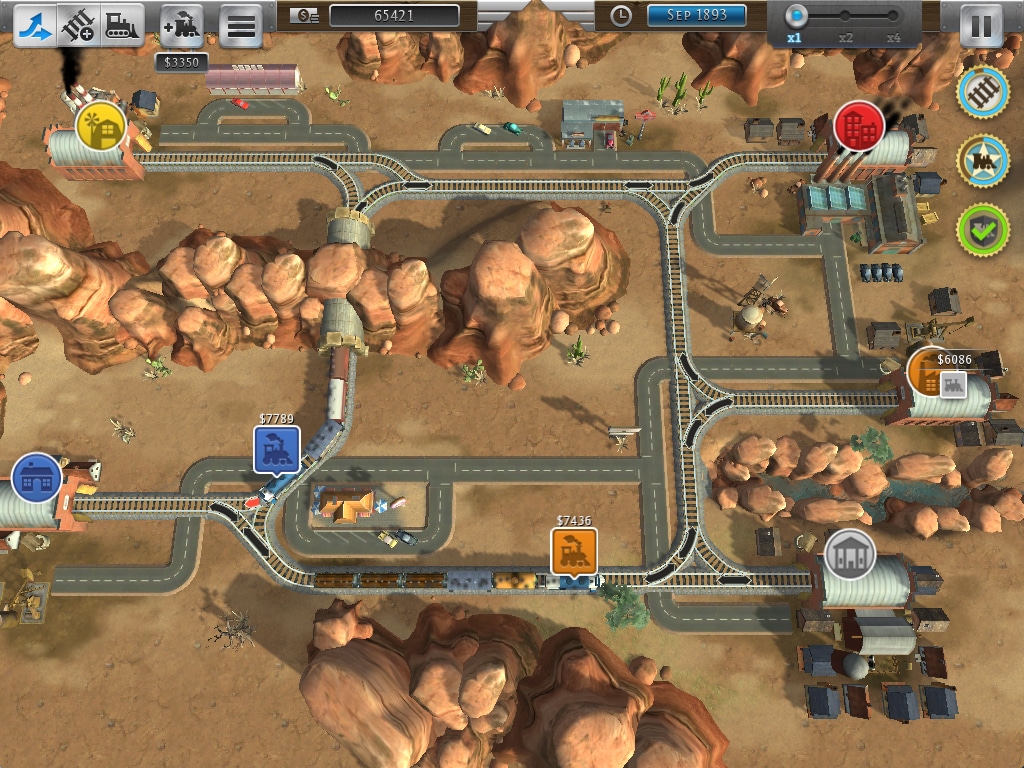Select the blue train marker showing $7789
The image size is (1024, 768).
click(277, 449)
